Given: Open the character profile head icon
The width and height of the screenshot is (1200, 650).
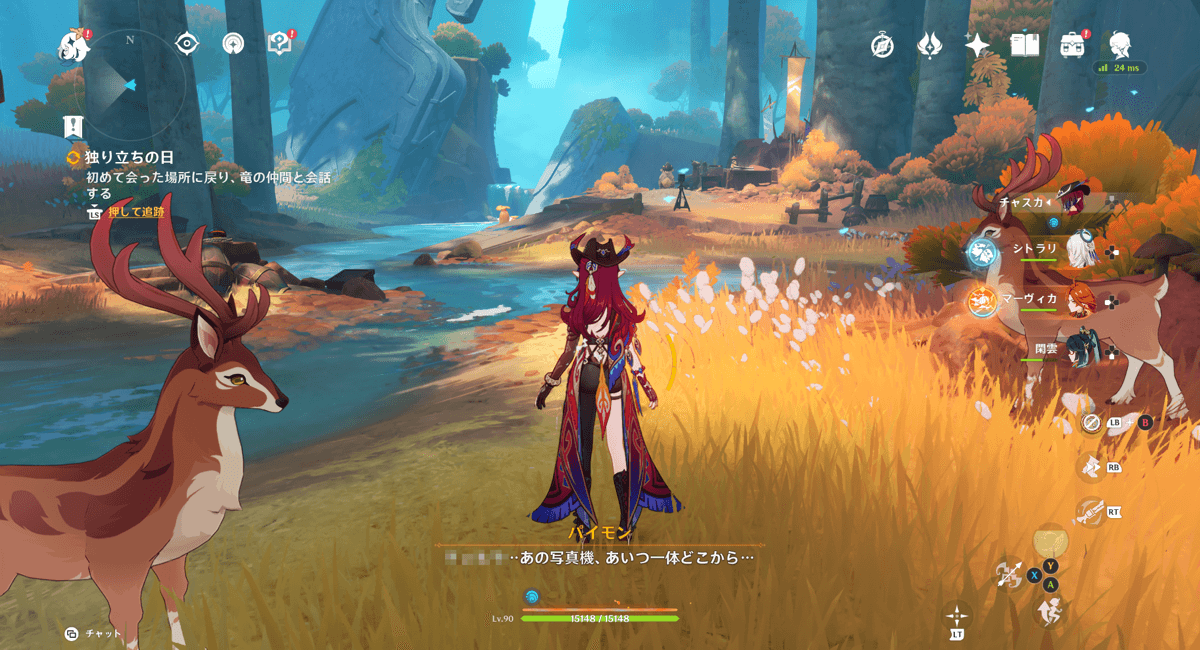Looking at the screenshot, I should point(1121,44).
